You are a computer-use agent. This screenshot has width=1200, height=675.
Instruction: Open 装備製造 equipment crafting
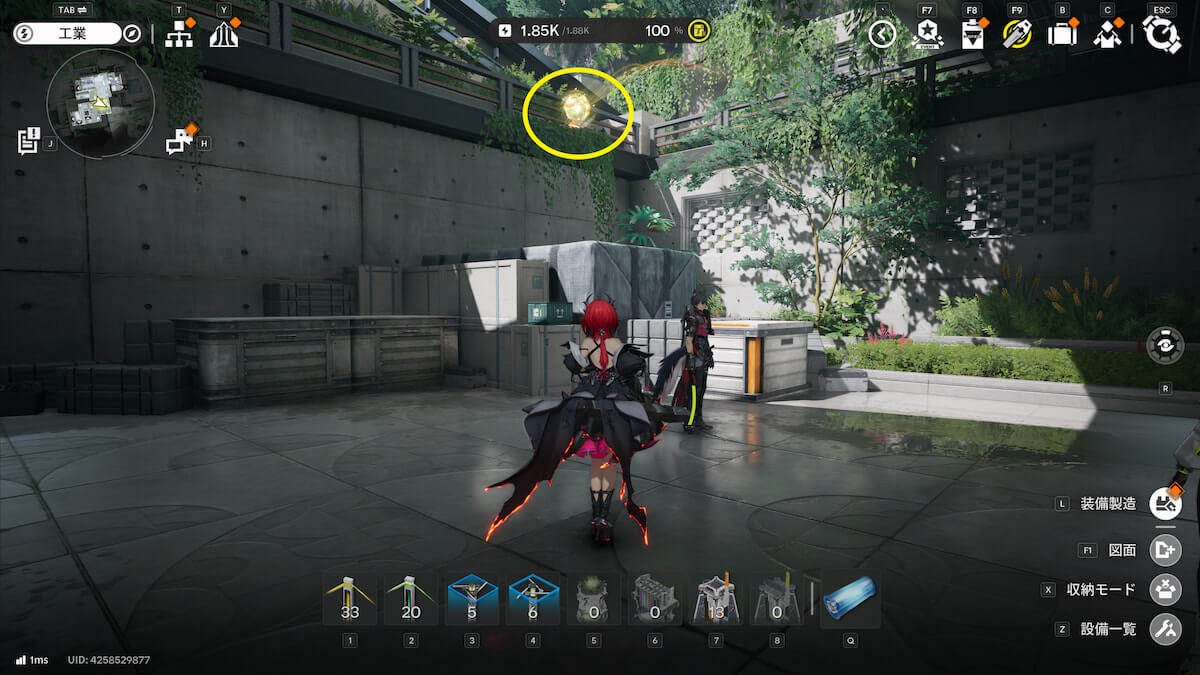1165,503
